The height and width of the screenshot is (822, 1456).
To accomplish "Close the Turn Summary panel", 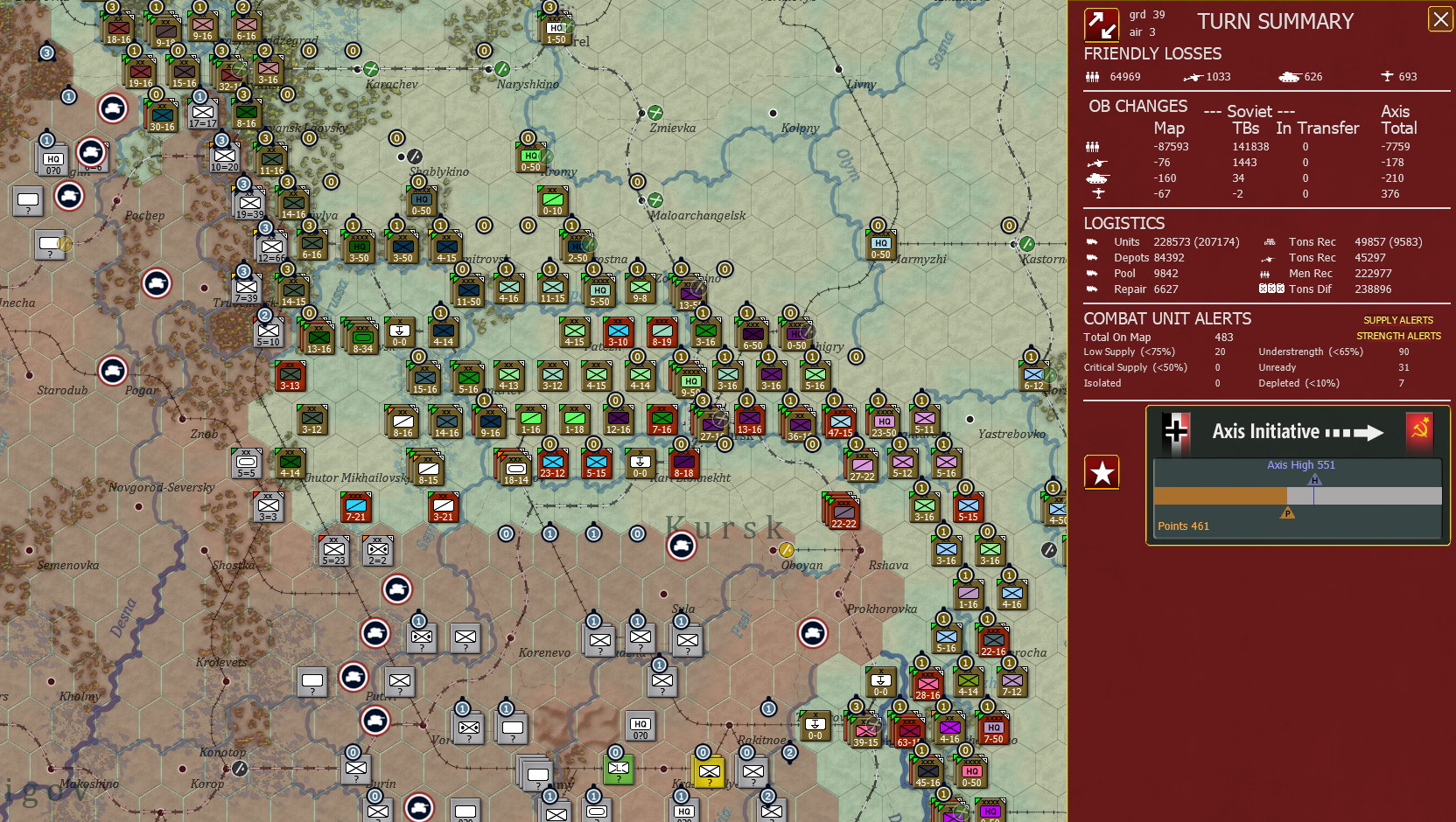I will (1440, 19).
